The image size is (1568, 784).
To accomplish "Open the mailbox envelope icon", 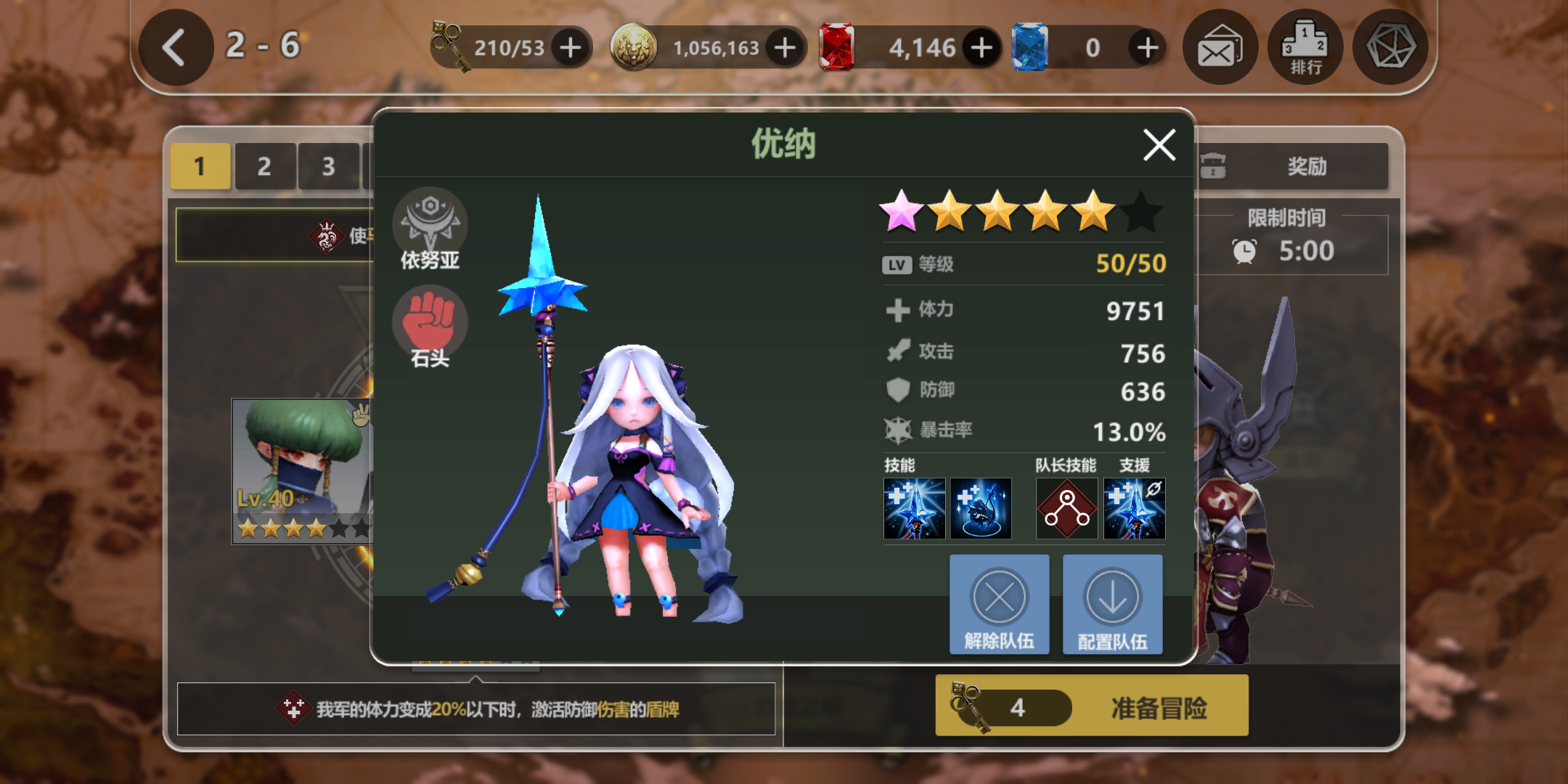I will pyautogui.click(x=1220, y=48).
